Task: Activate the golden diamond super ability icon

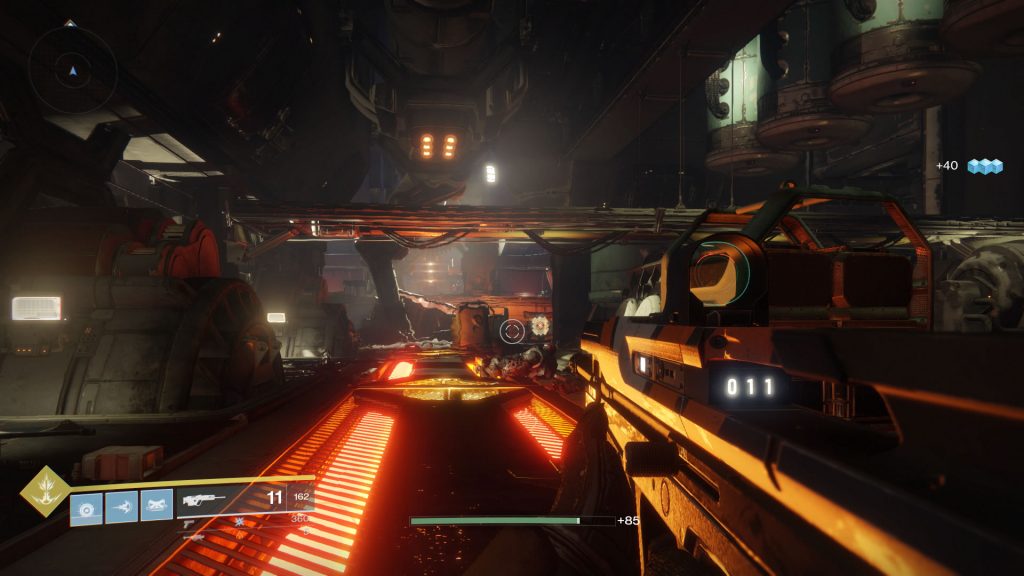Action: 45,492
